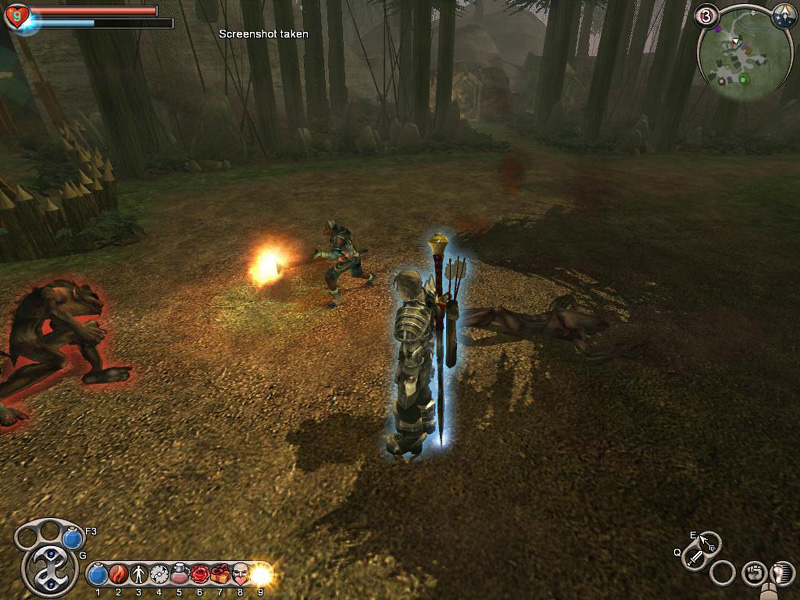This screenshot has width=800, height=600.
Task: Select the clenched fist icon
Action: [755, 573]
